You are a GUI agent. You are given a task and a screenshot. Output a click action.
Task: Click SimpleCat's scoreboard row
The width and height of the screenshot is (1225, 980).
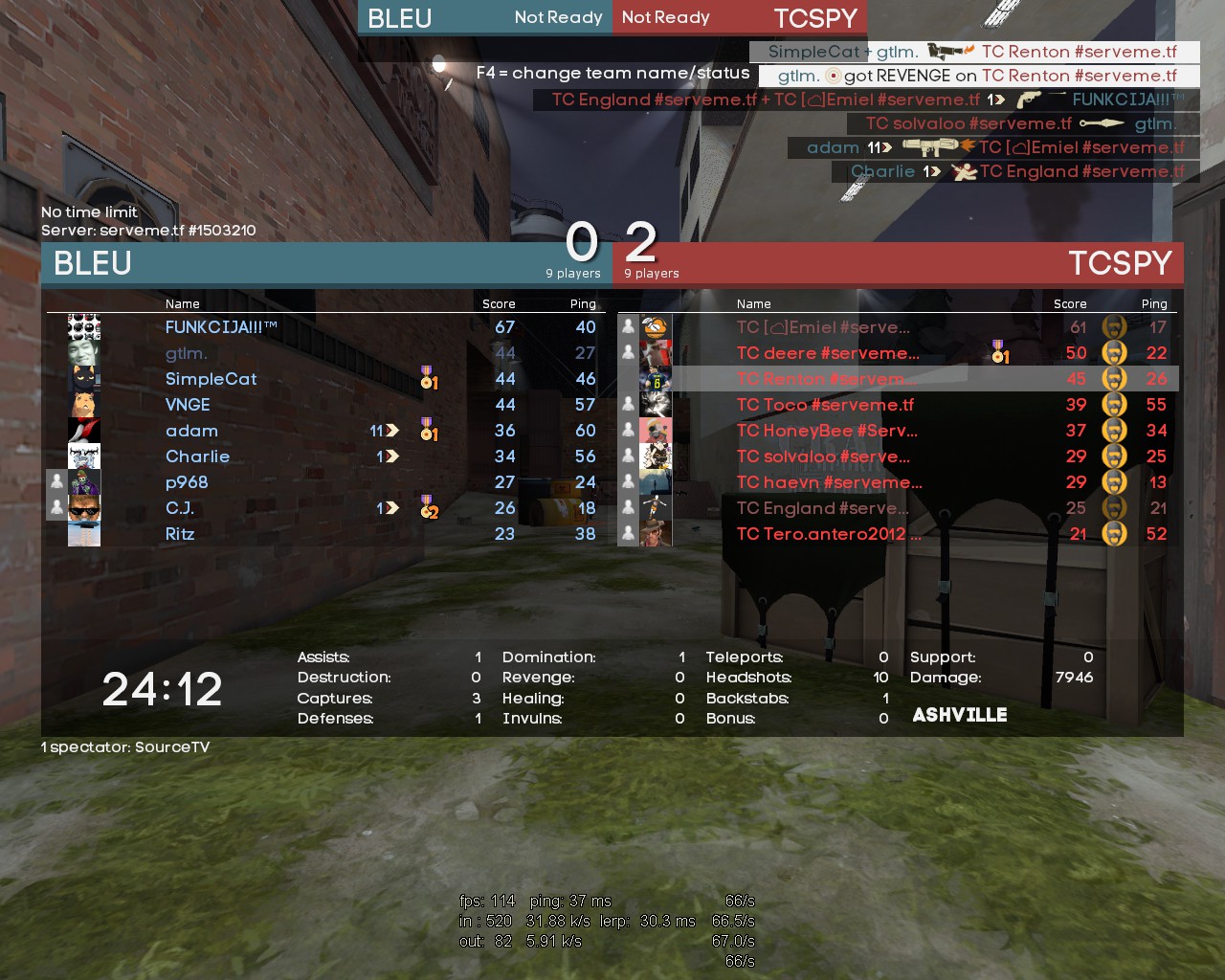point(211,379)
